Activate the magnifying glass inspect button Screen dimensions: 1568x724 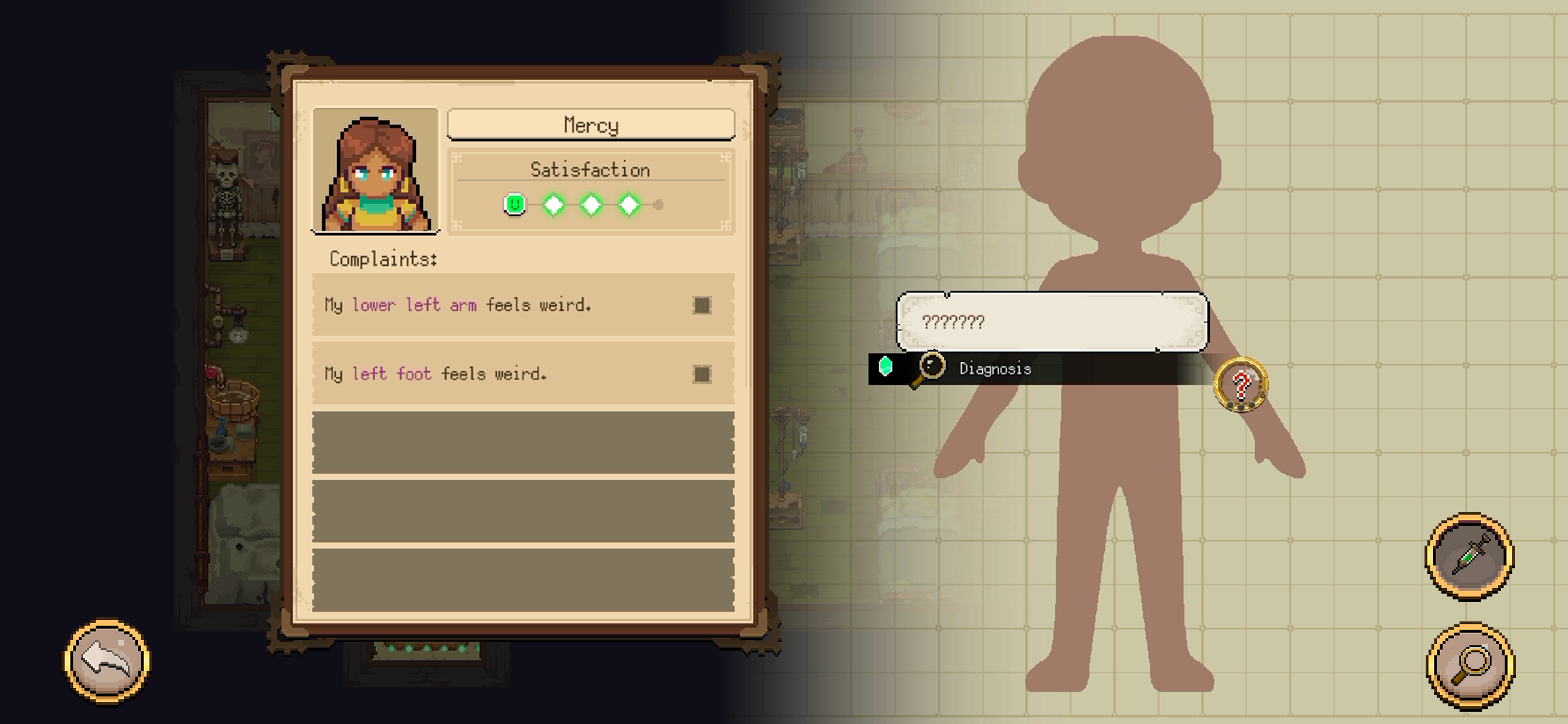pyautogui.click(x=1471, y=665)
